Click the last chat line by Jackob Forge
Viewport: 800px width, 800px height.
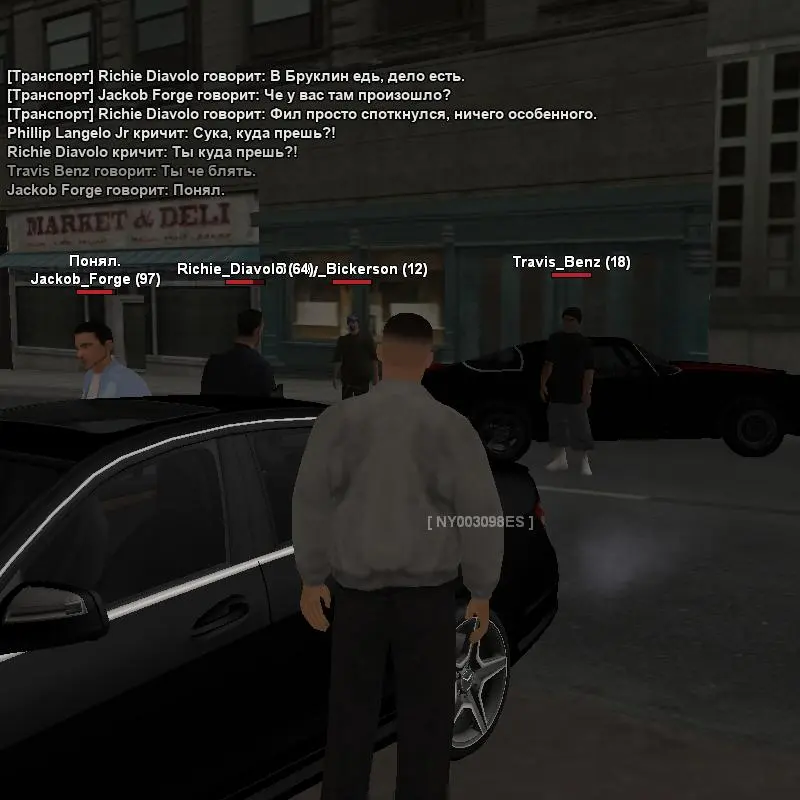116,190
